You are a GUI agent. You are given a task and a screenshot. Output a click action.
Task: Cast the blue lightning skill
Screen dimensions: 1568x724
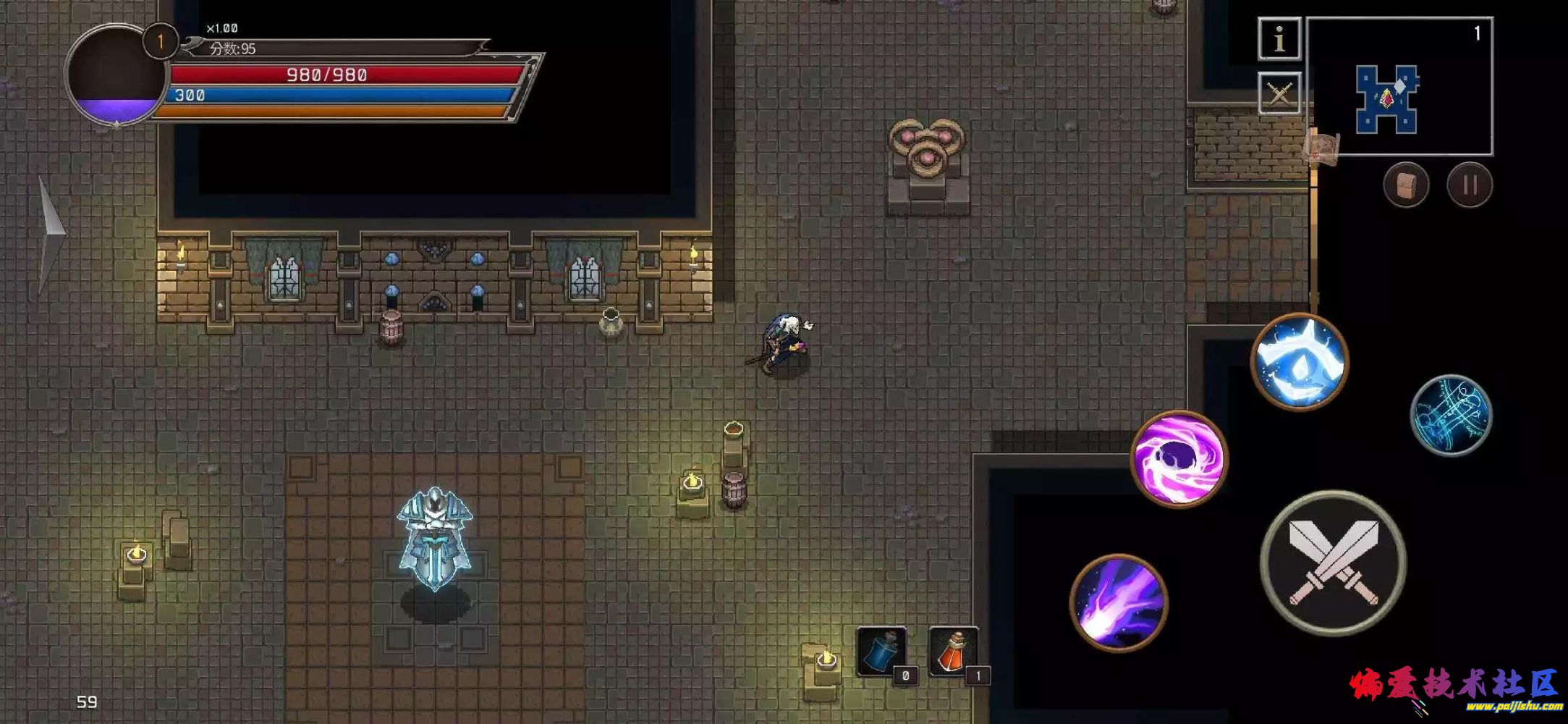[x=1300, y=361]
